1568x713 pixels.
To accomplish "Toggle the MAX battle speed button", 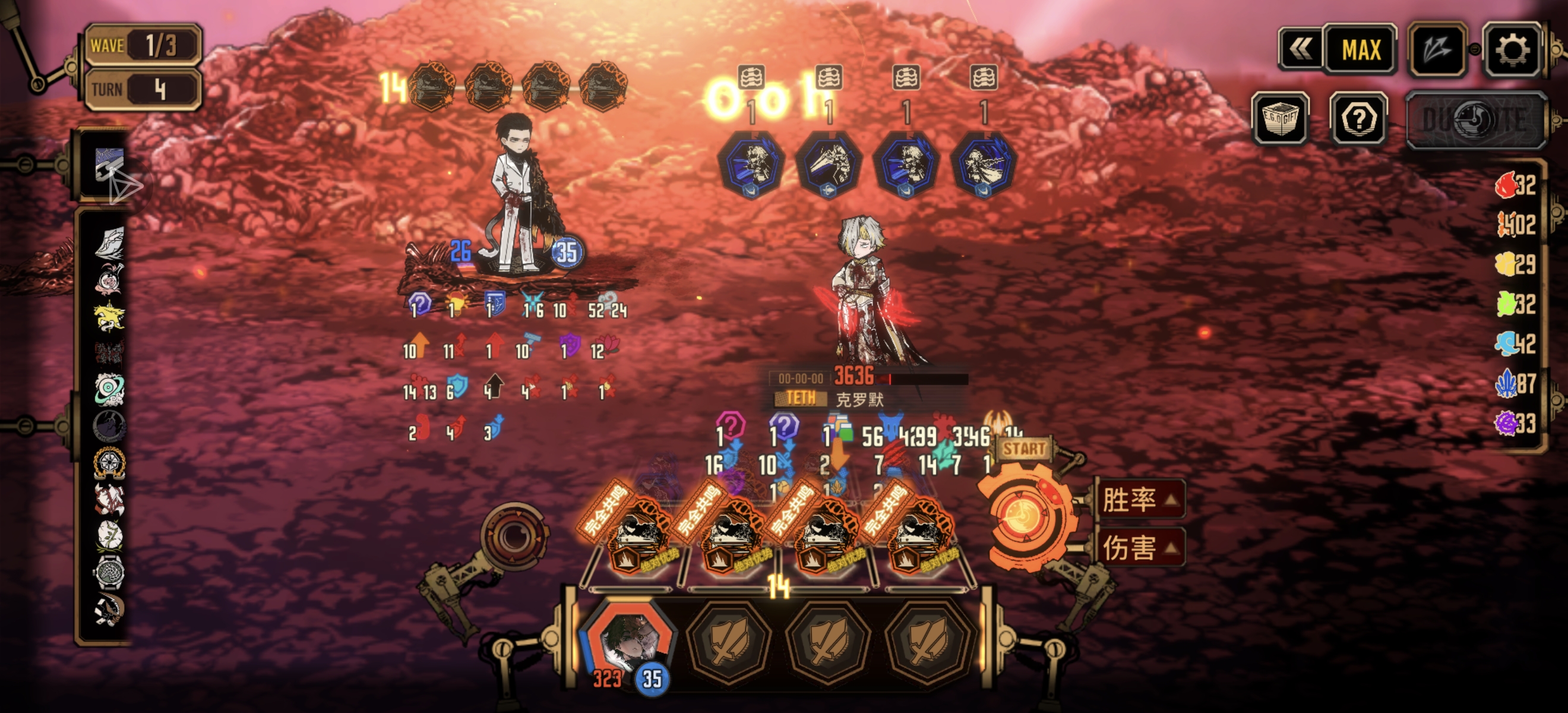I will (1361, 50).
